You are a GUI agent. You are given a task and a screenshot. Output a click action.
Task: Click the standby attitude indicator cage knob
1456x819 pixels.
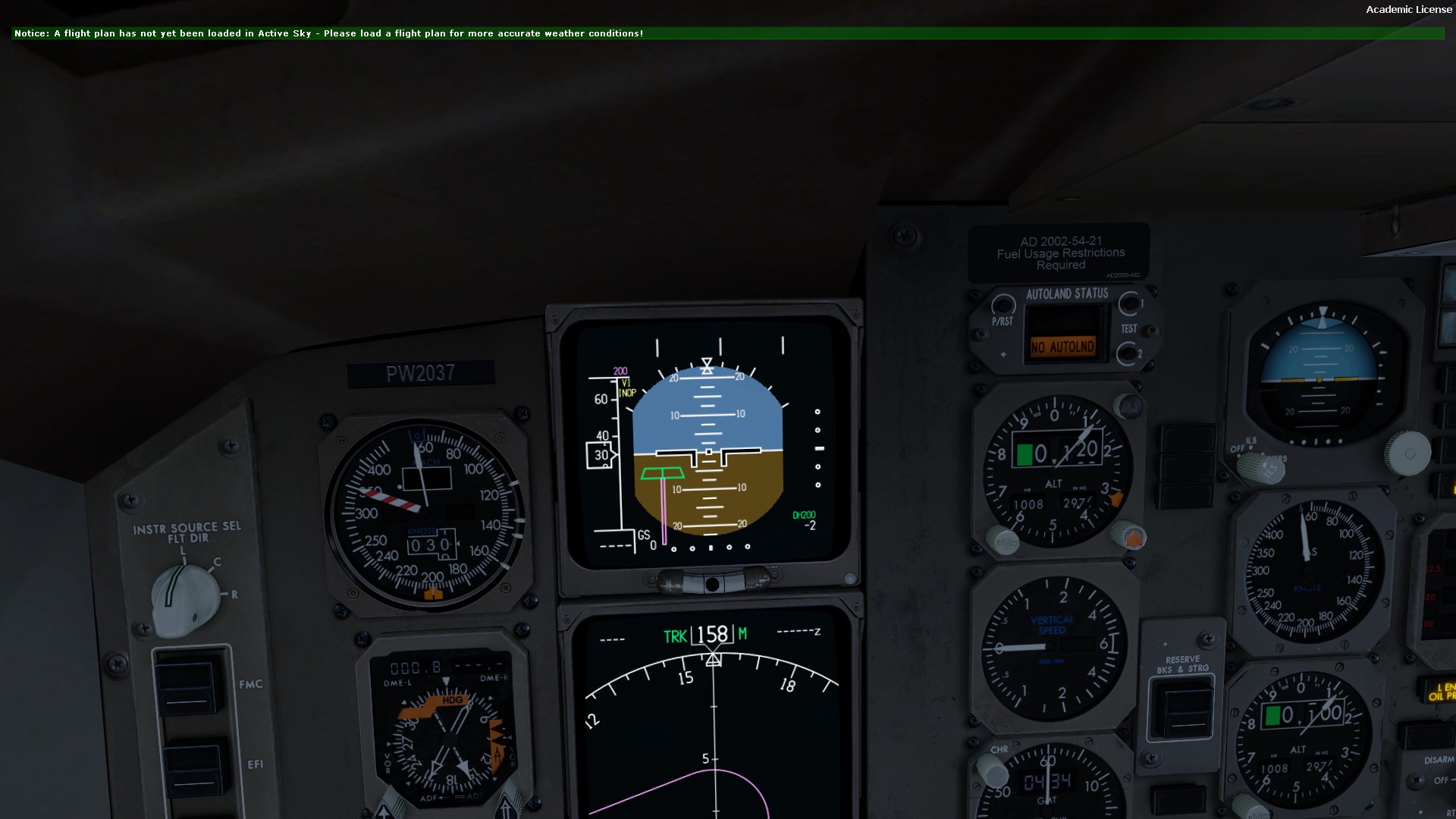point(1407,453)
